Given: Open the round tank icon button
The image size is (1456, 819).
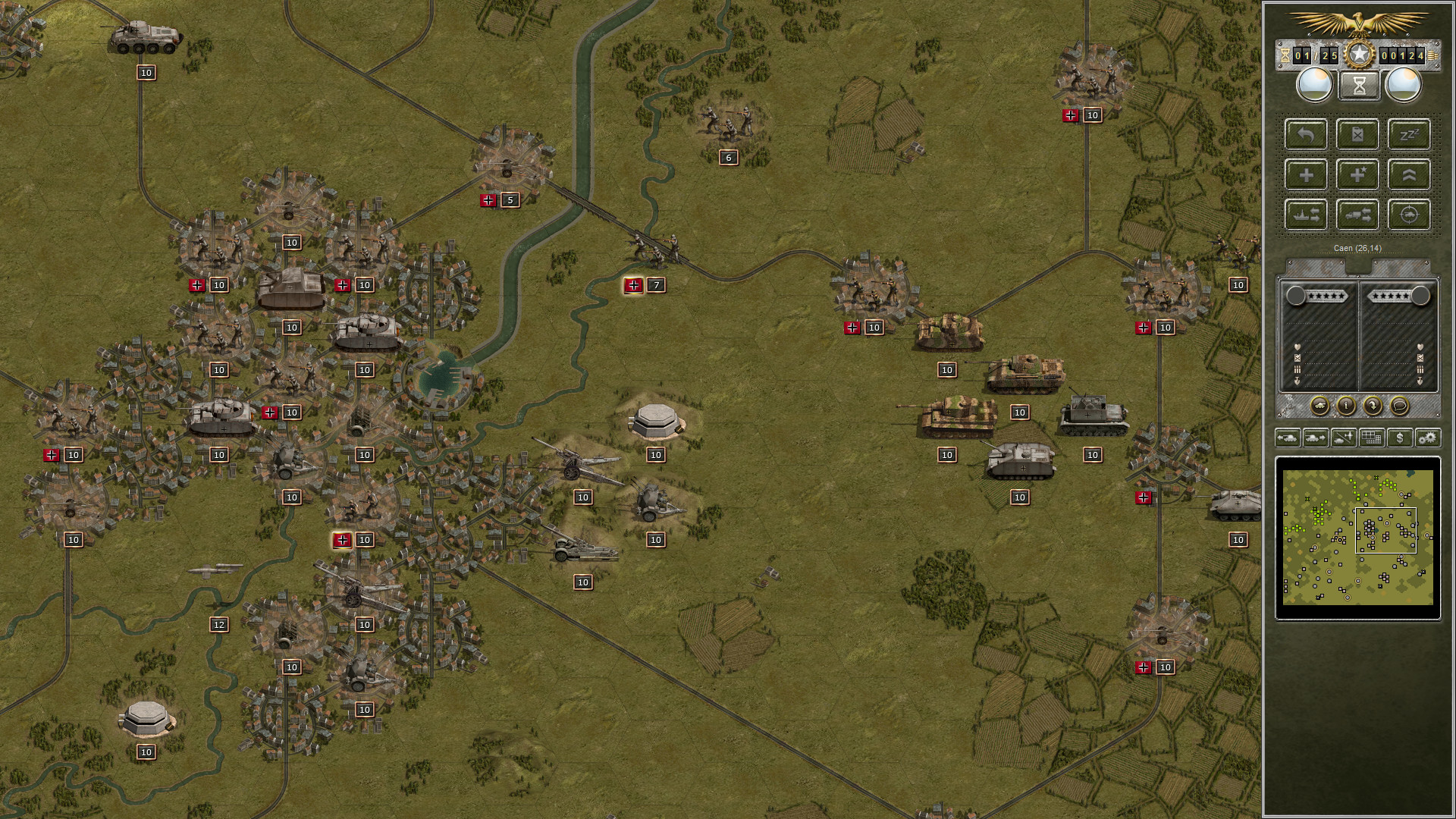Looking at the screenshot, I should [1319, 406].
